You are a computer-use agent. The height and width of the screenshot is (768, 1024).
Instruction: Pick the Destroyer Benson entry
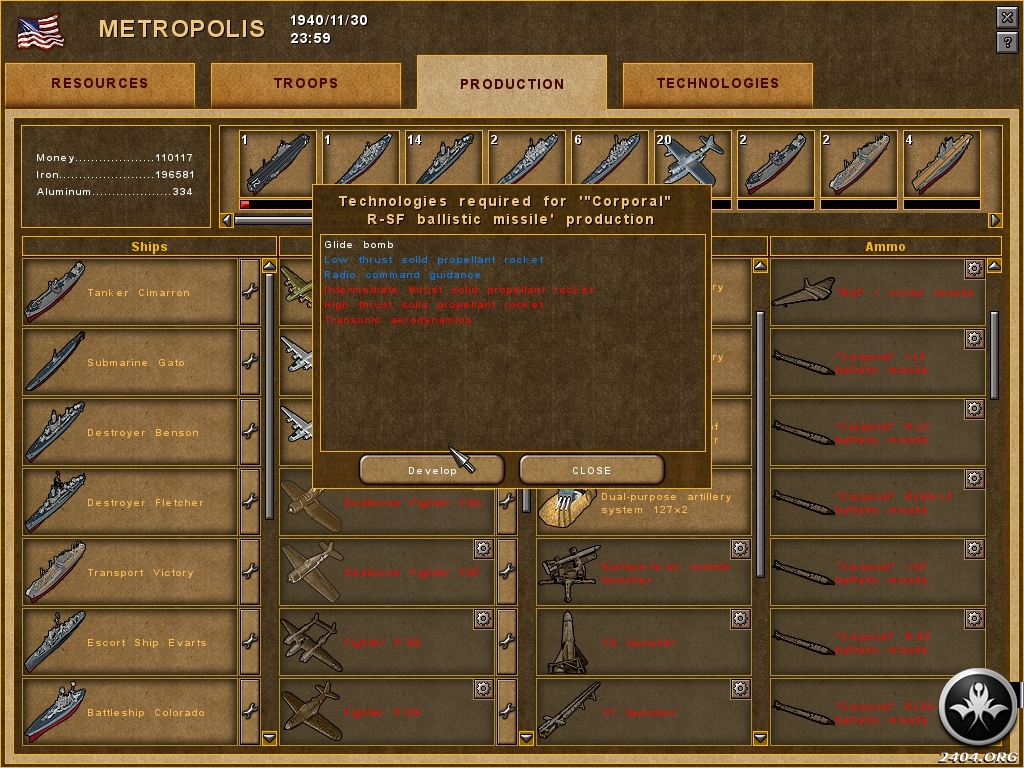click(x=130, y=433)
